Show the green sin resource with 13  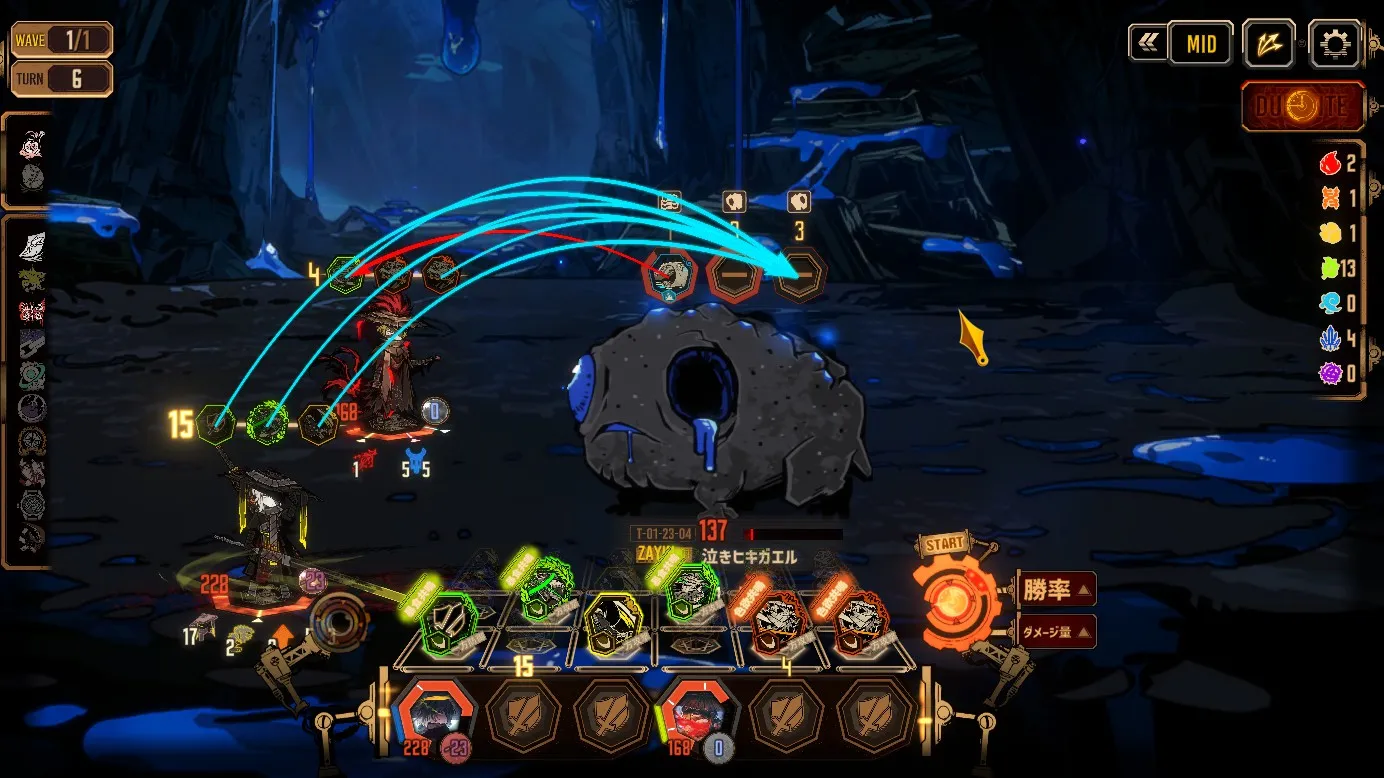pos(1329,268)
